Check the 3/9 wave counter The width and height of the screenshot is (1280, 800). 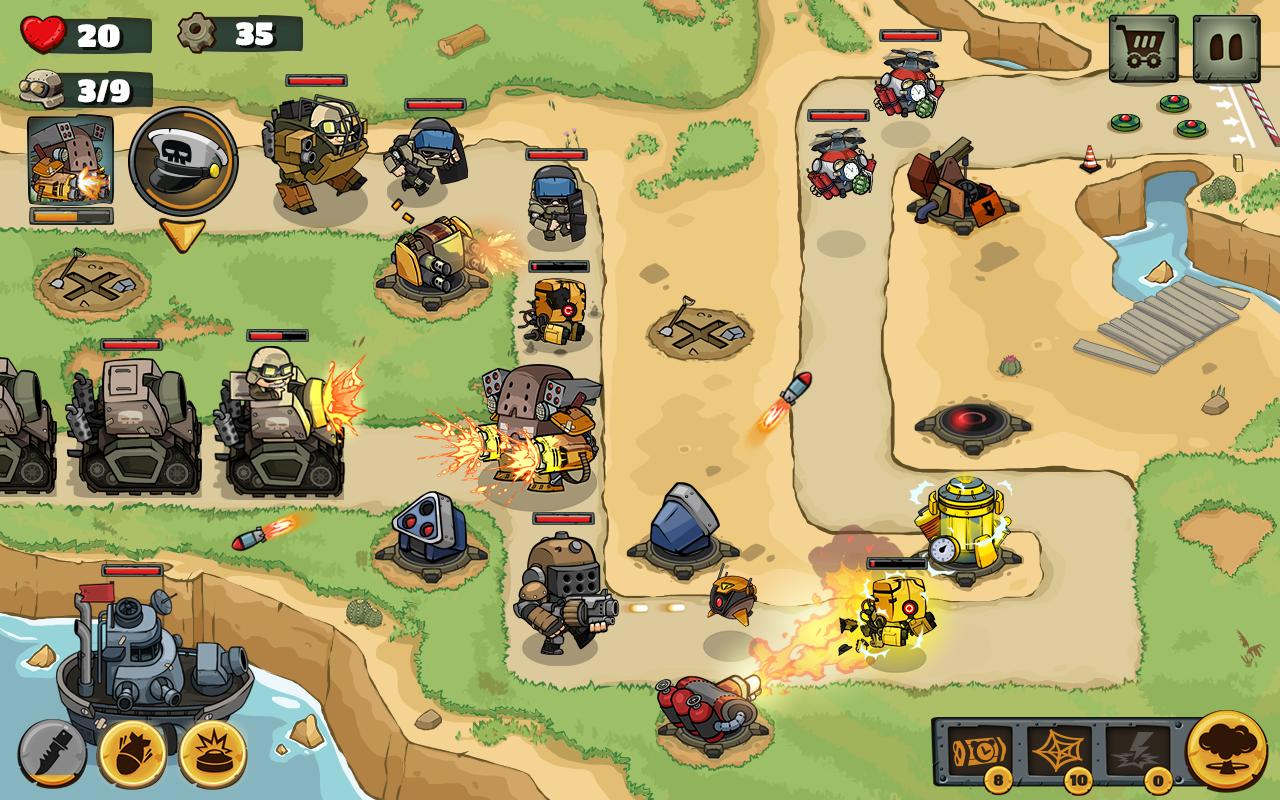(x=75, y=88)
